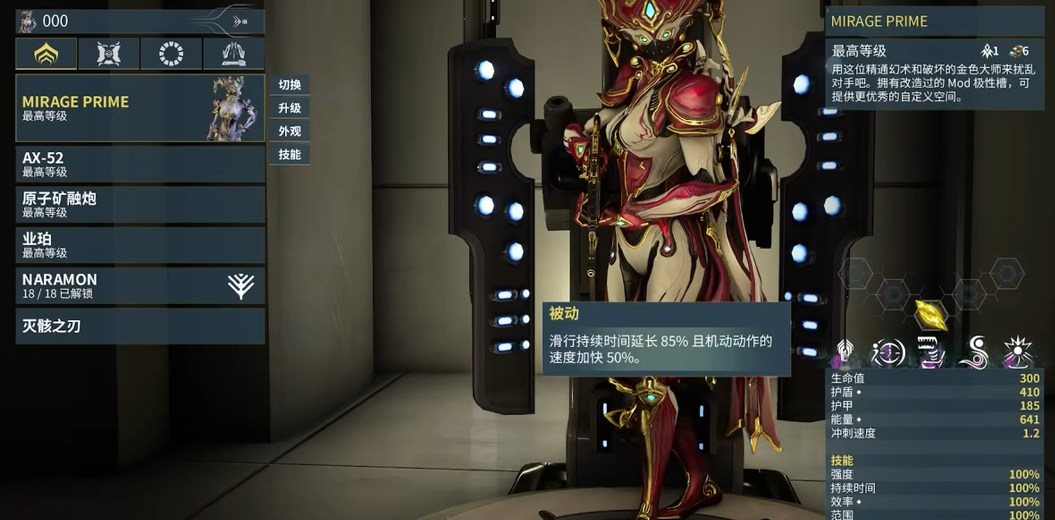The image size is (1055, 520).
Task: Select the 业珀 melee weapon slot
Action: (x=140, y=245)
